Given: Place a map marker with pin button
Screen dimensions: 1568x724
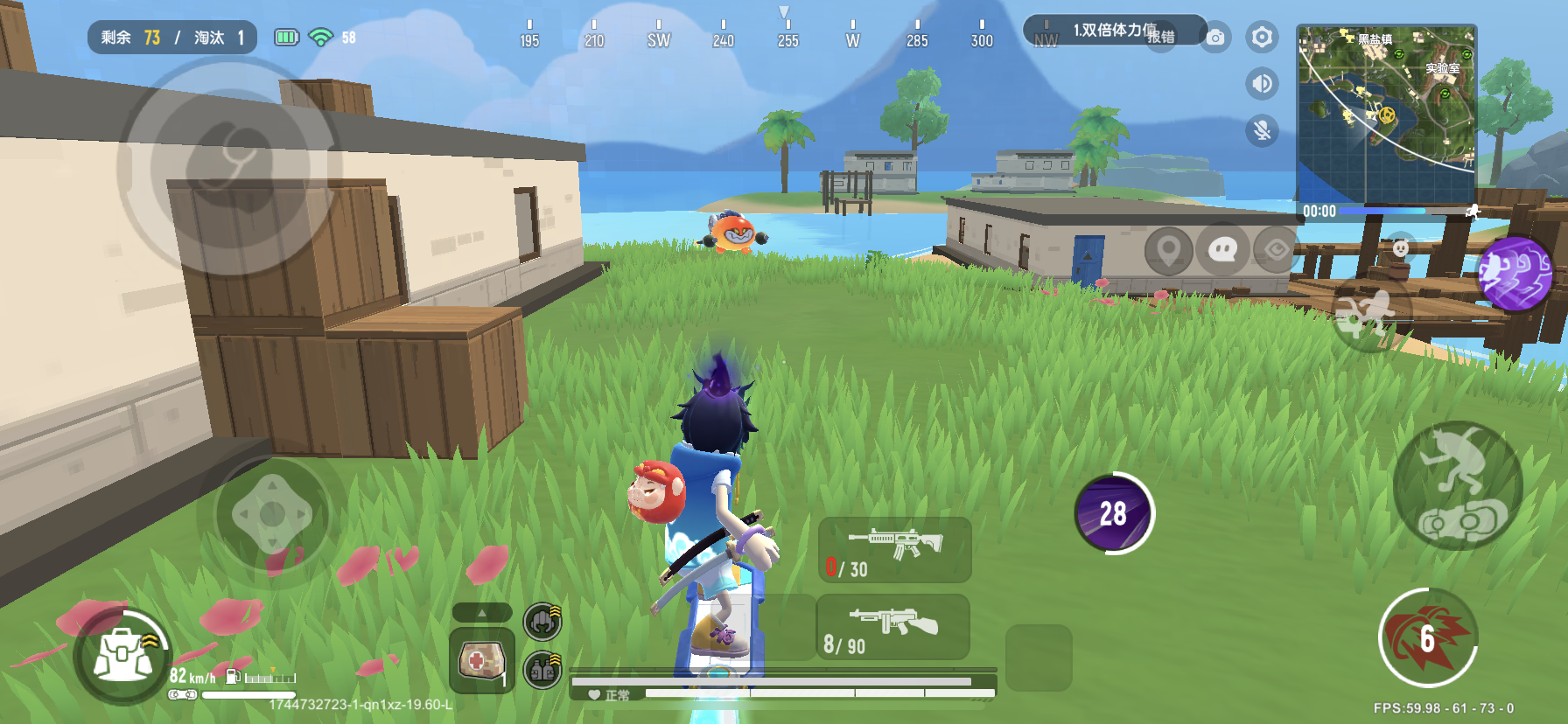Looking at the screenshot, I should click(1168, 251).
